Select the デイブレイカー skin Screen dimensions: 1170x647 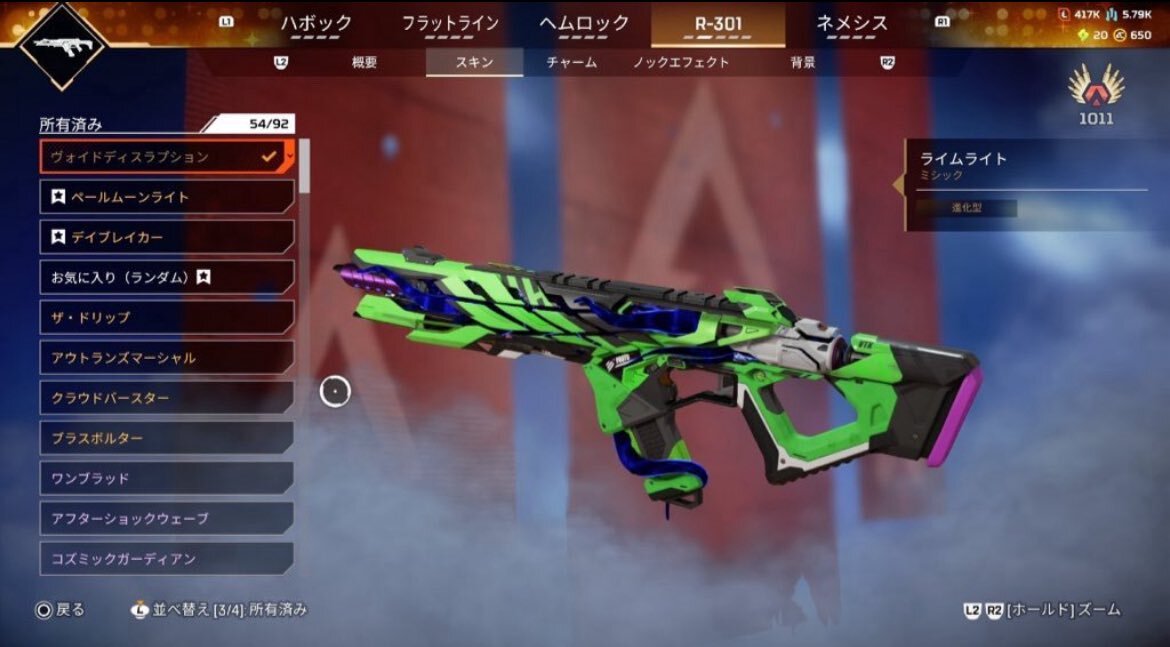tap(166, 237)
